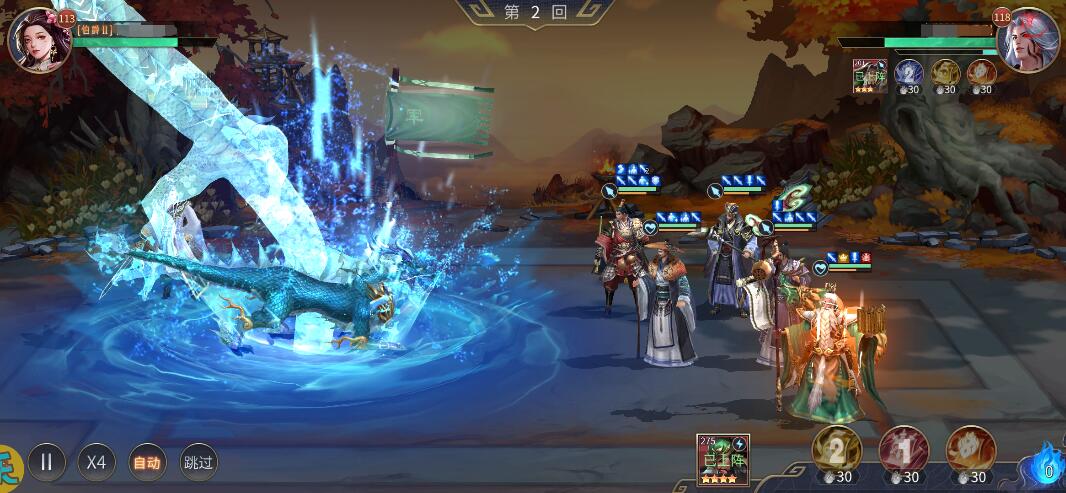Image resolution: width=1066 pixels, height=493 pixels.
Task: Tap the blue flame energy counter
Action: (1047, 464)
